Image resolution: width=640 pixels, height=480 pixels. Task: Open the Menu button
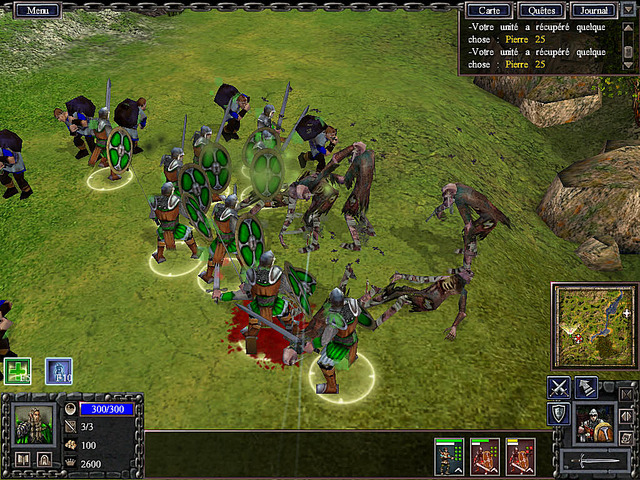[38, 10]
